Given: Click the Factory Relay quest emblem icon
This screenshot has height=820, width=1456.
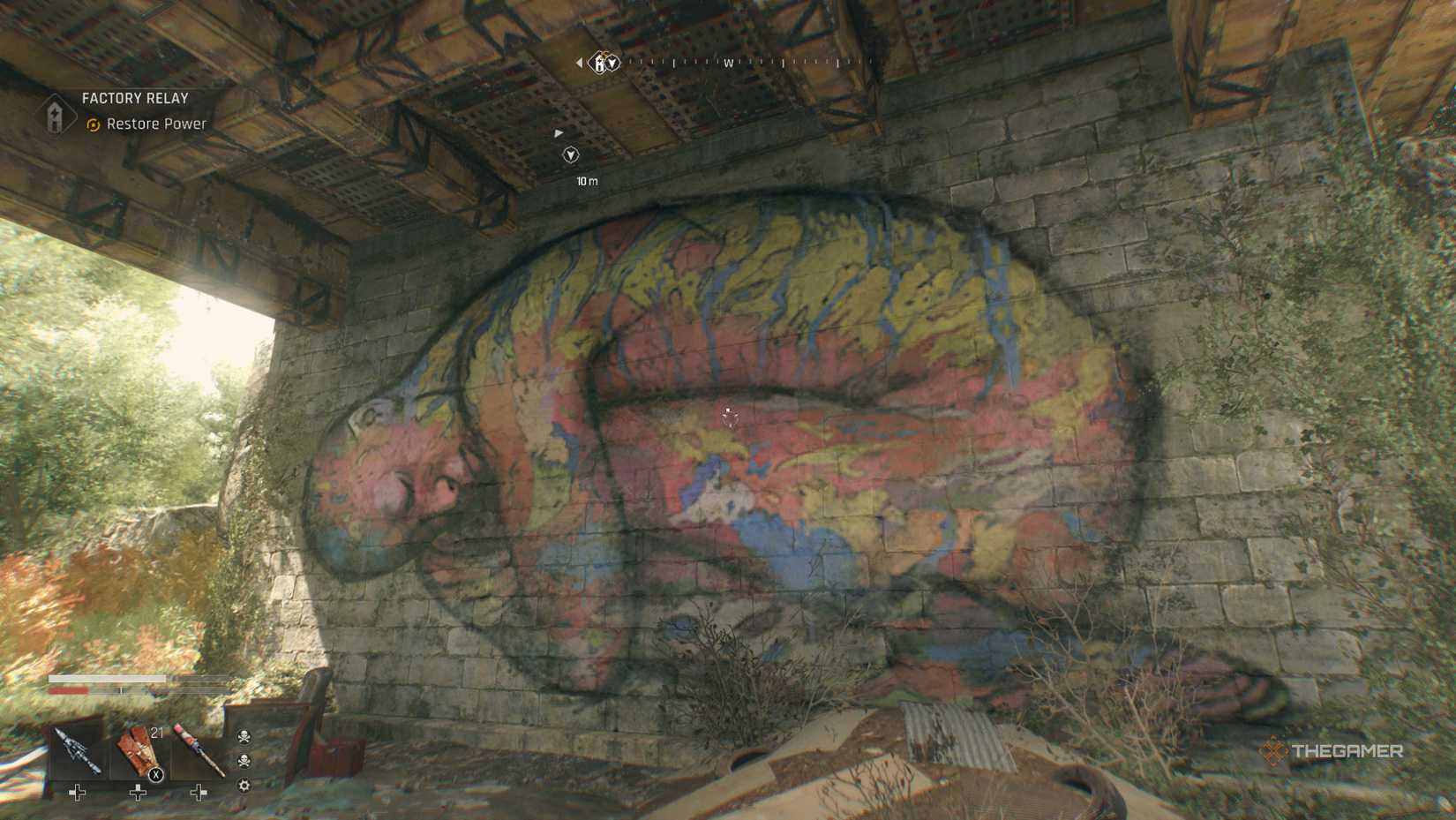Looking at the screenshot, I should [55, 115].
